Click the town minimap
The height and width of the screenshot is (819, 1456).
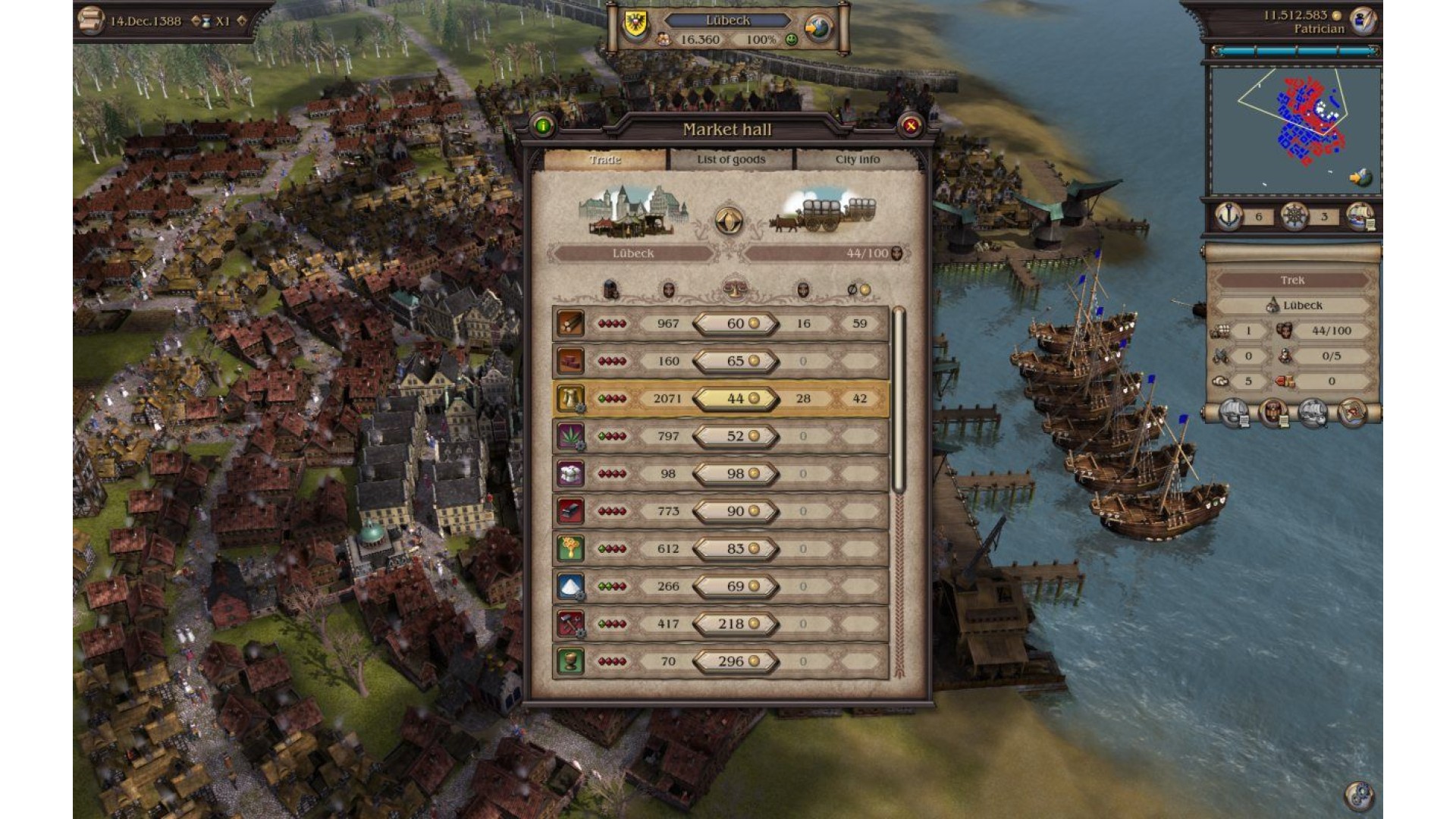tap(1294, 130)
